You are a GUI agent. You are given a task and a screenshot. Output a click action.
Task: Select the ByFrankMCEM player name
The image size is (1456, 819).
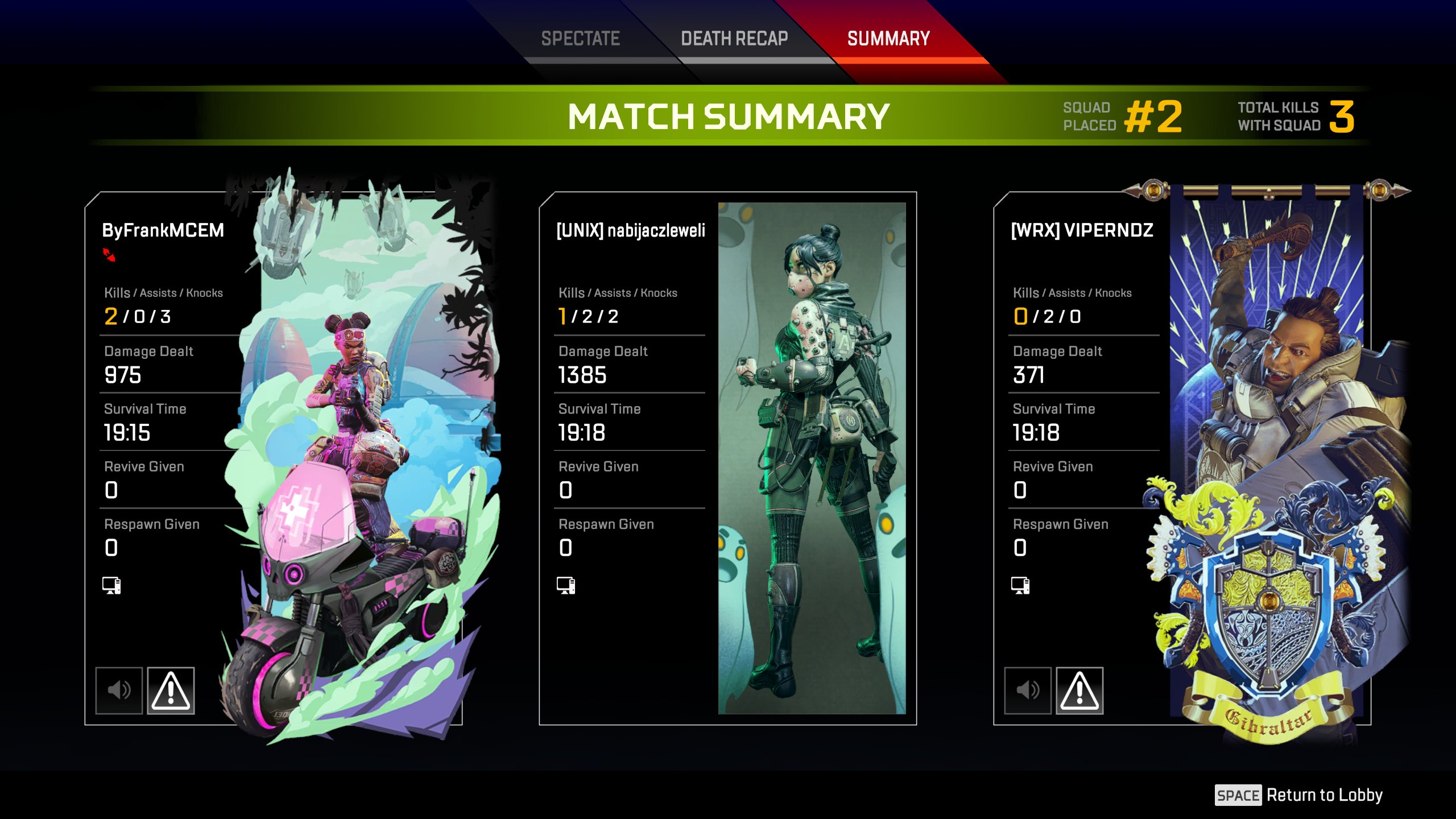pos(163,230)
